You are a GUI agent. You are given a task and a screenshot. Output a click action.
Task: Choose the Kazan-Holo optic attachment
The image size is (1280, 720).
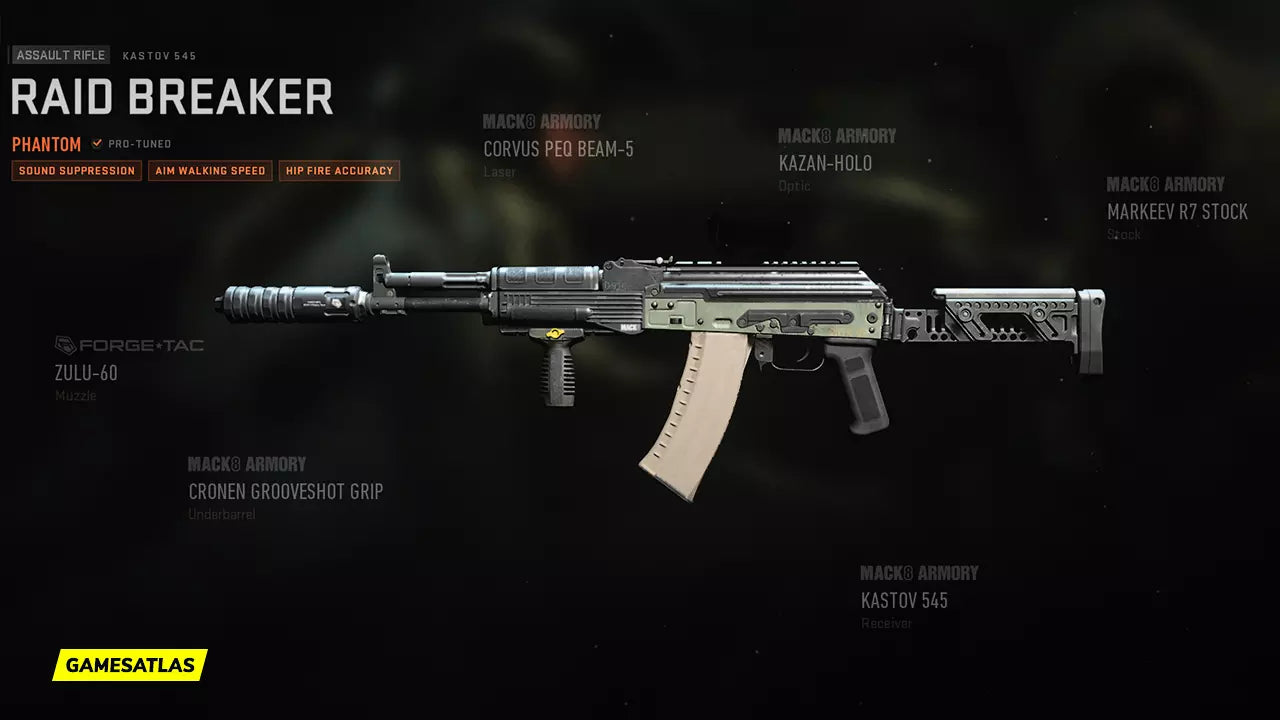pos(825,163)
